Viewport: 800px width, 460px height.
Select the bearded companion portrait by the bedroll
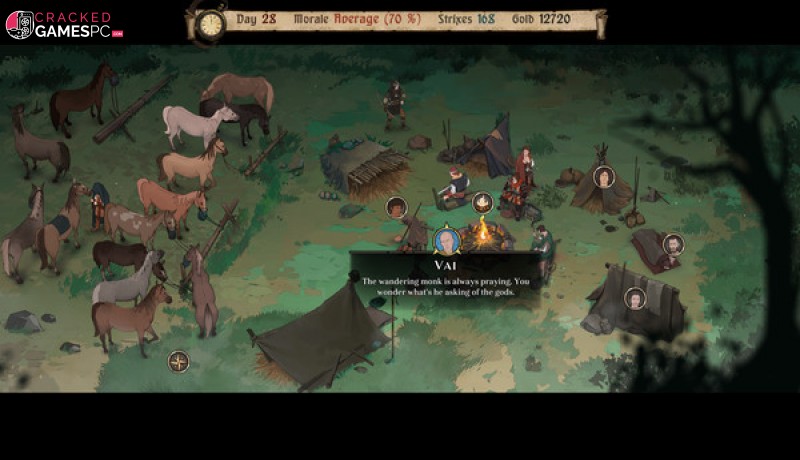pyautogui.click(x=673, y=244)
